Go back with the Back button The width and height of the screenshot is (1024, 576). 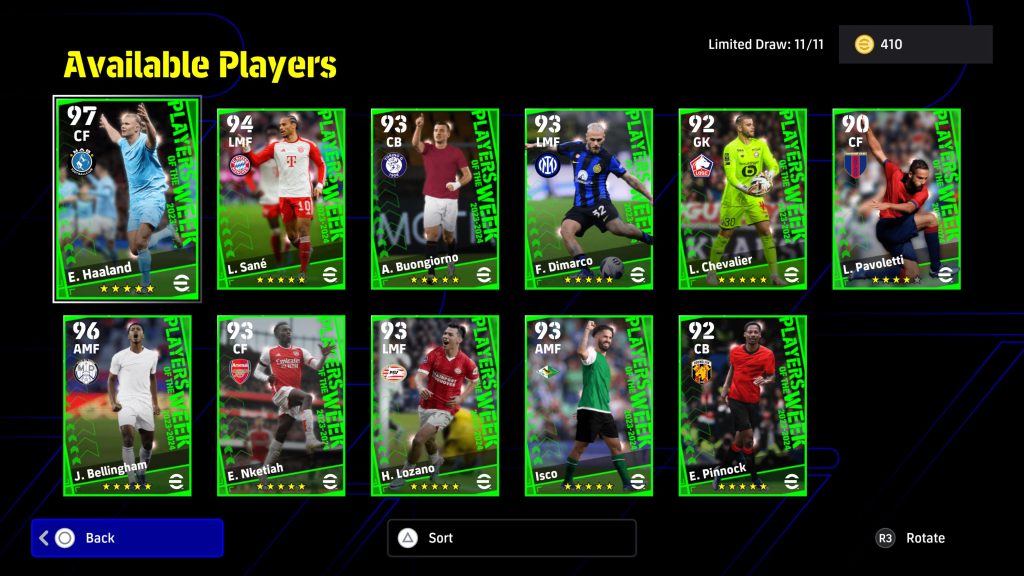tap(127, 538)
